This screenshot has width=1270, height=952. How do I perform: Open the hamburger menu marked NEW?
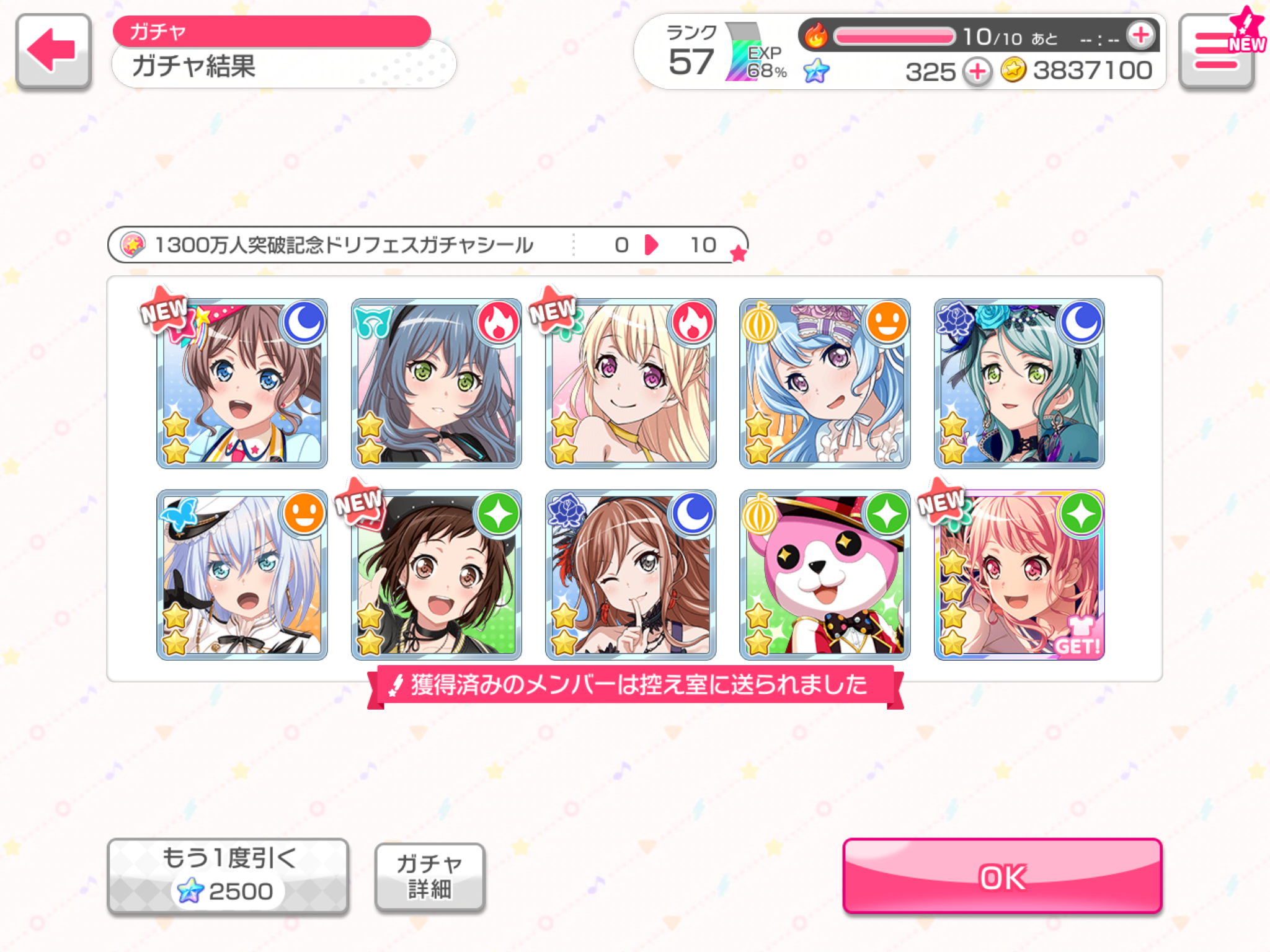1217,52
